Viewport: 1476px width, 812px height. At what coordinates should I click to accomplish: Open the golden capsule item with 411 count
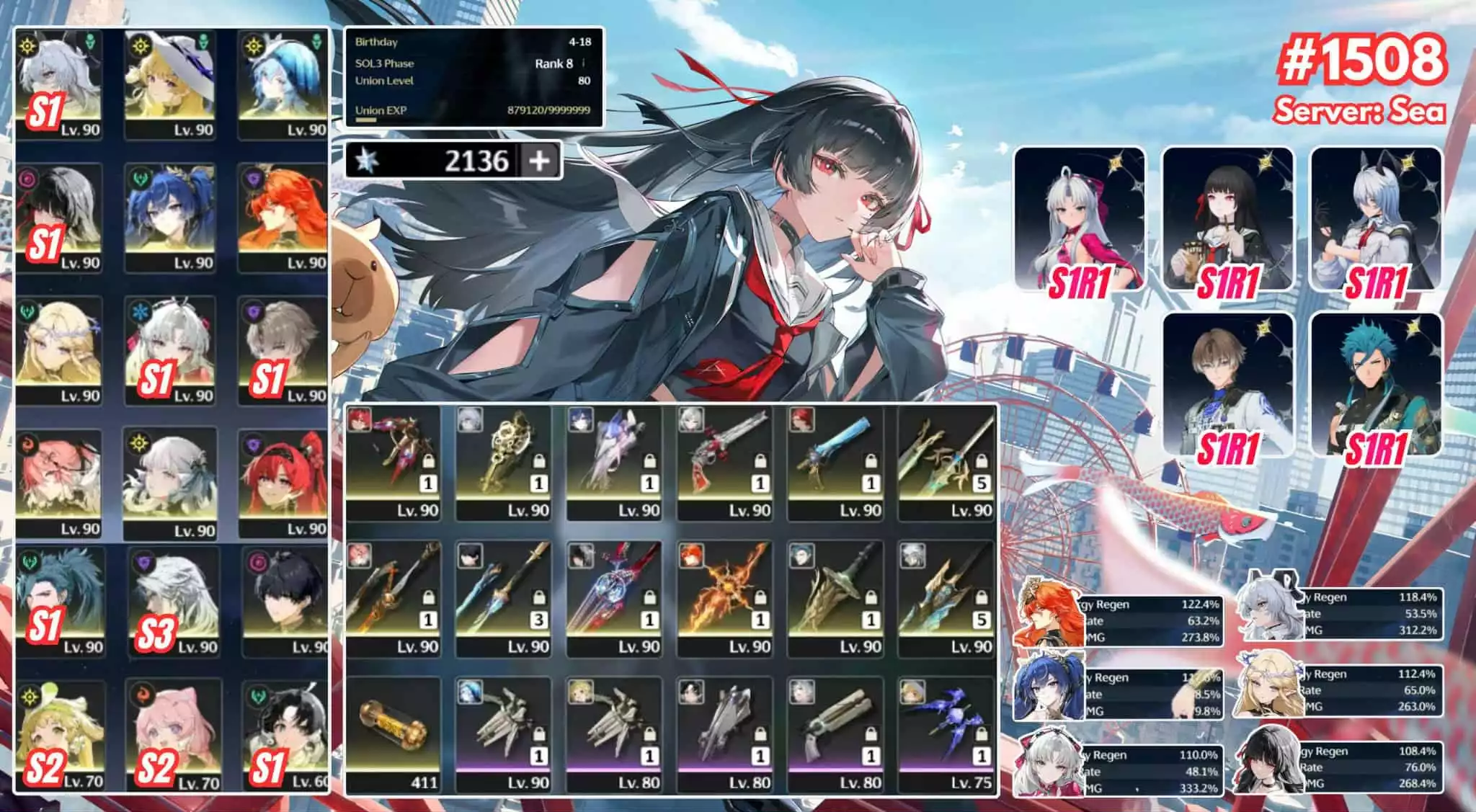click(x=394, y=735)
